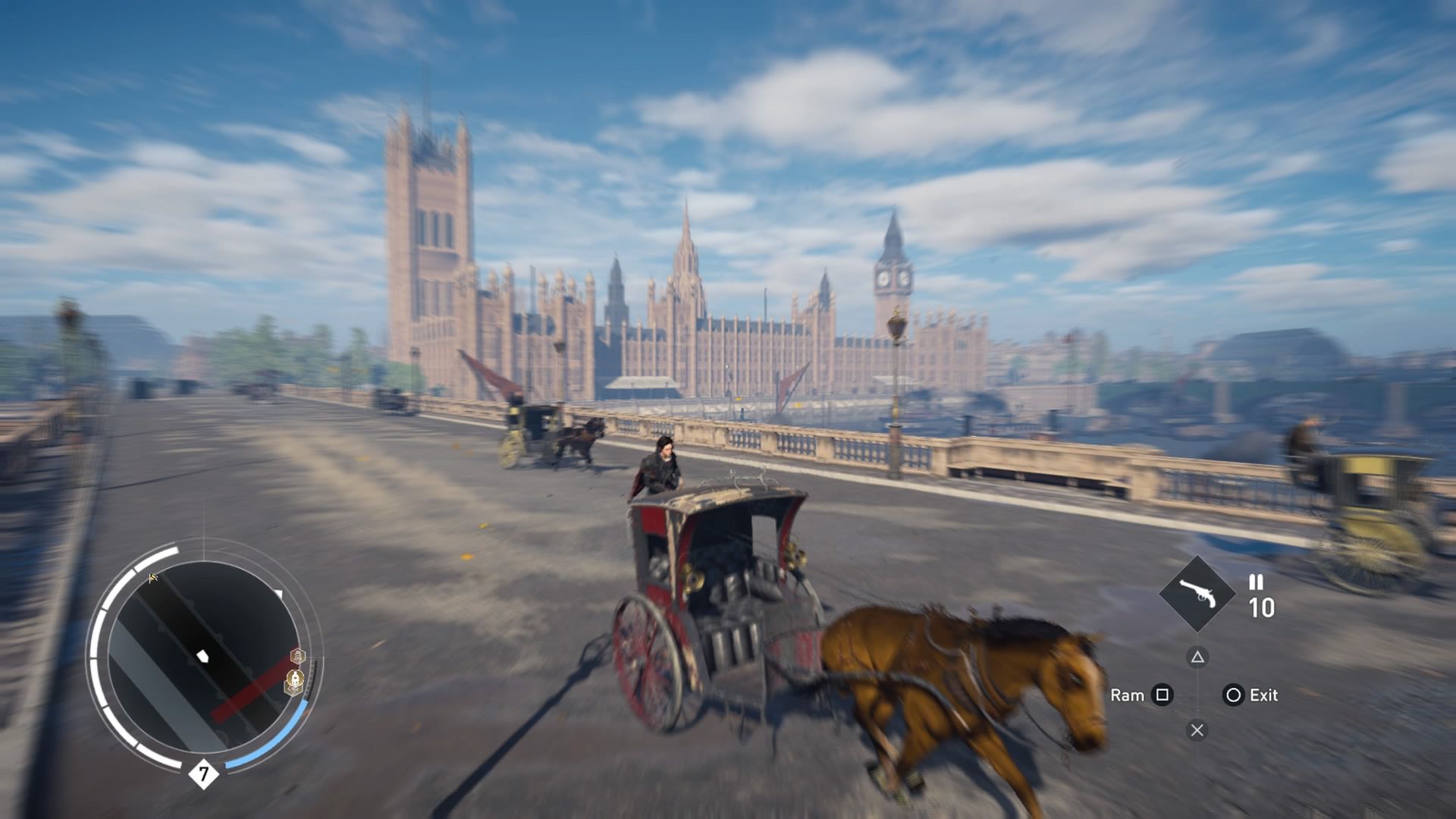The width and height of the screenshot is (1456, 819).
Task: Click the white player arrow on the minimap
Action: [x=202, y=656]
